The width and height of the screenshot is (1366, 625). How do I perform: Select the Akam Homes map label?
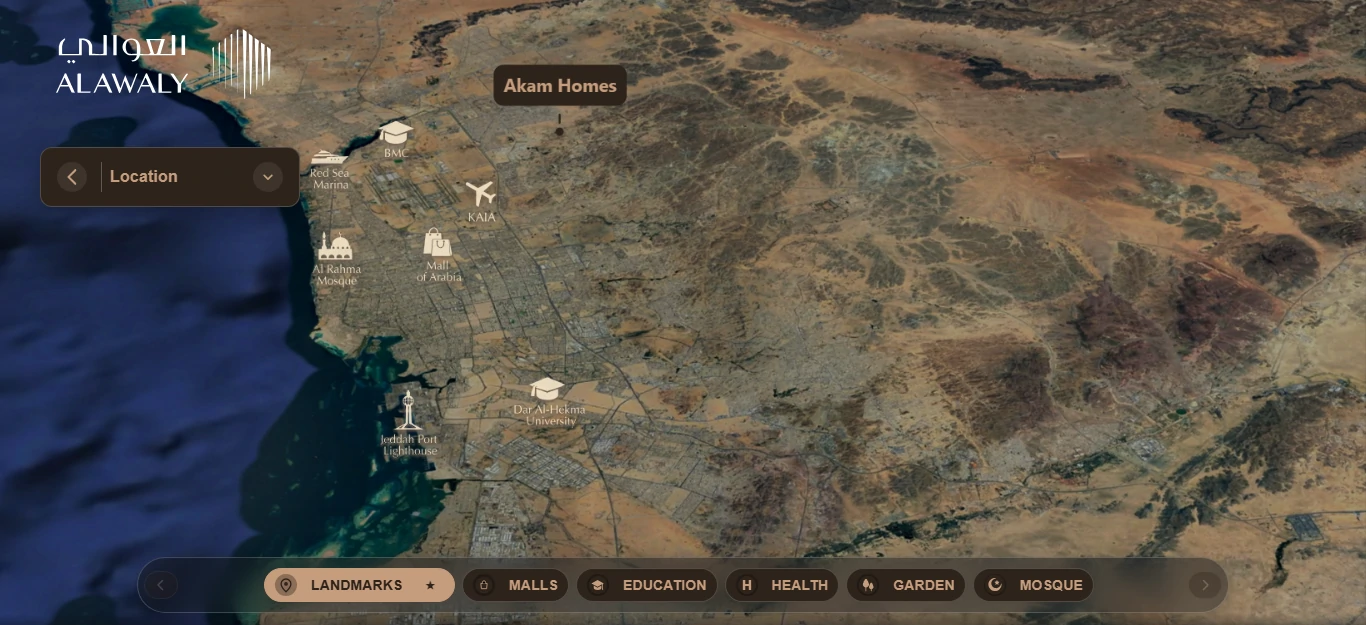coord(560,86)
